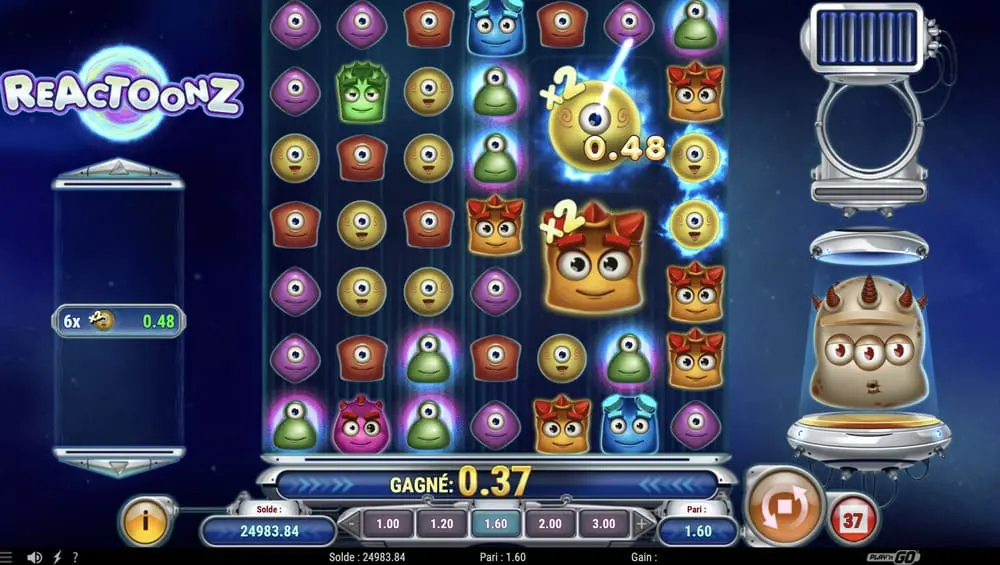Toggle sound with the speaker icon
The width and height of the screenshot is (1000, 565).
(35, 557)
